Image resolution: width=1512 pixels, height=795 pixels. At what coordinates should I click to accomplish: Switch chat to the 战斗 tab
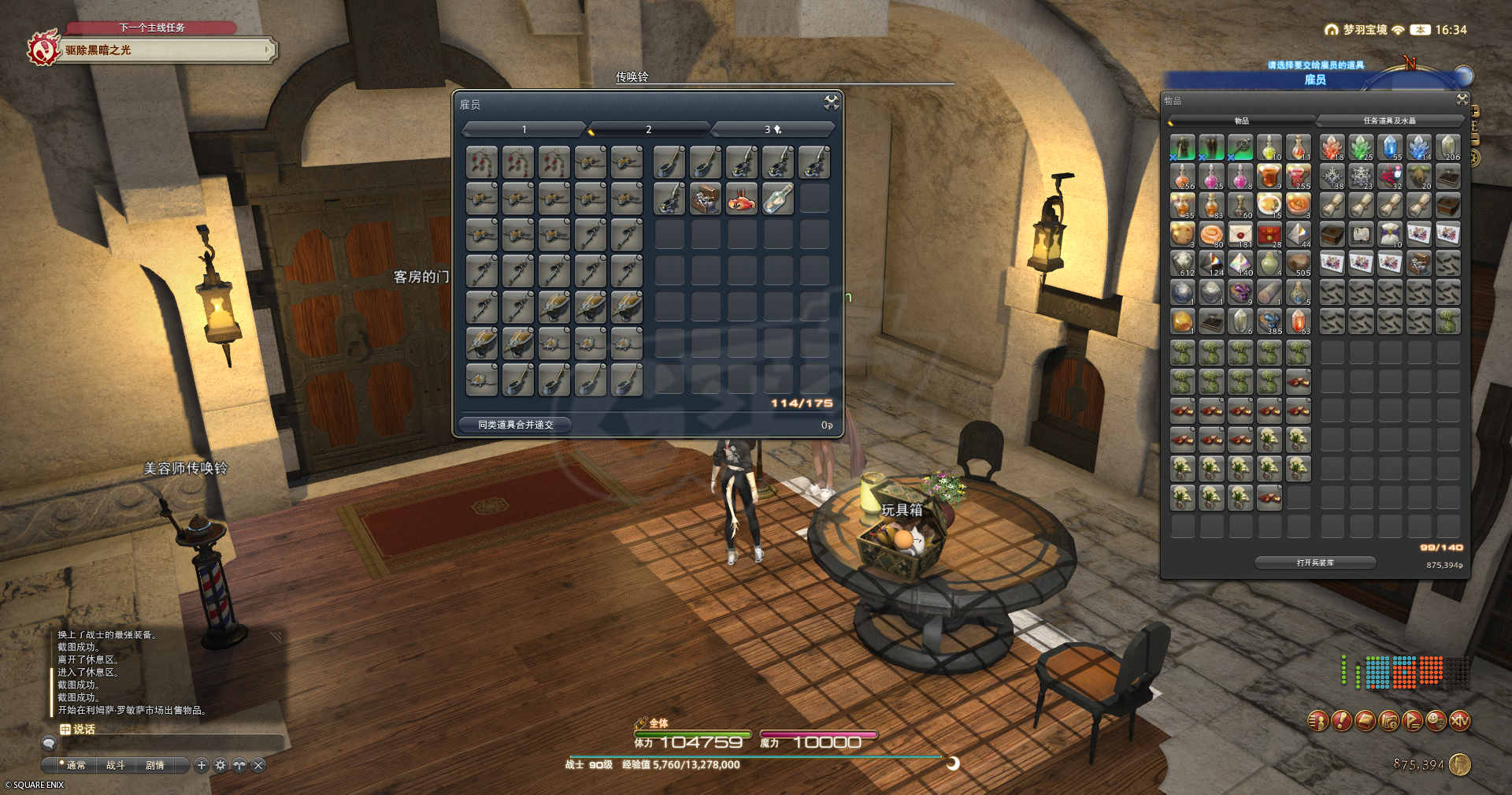(116, 765)
